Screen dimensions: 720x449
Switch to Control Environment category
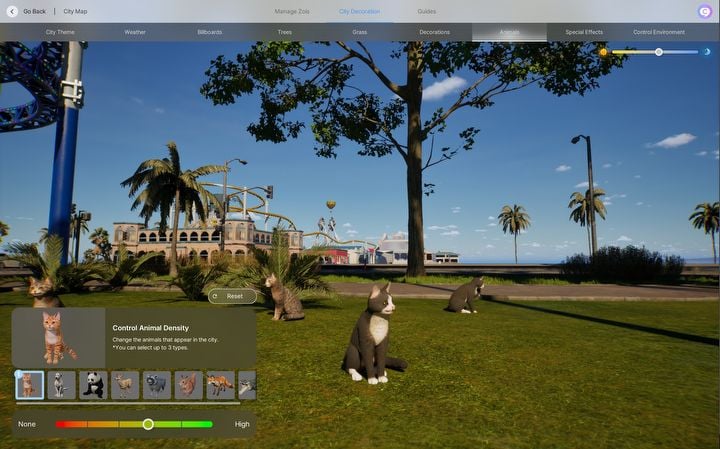659,32
